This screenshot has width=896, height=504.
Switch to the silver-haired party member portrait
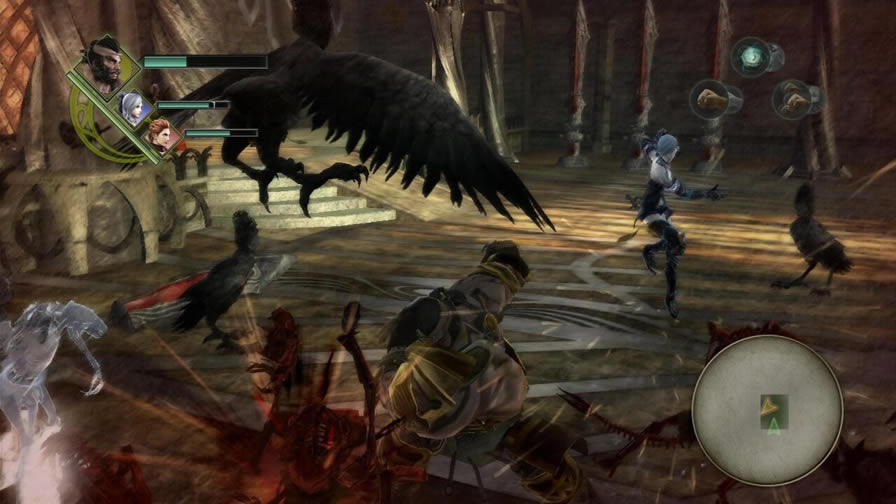point(130,104)
